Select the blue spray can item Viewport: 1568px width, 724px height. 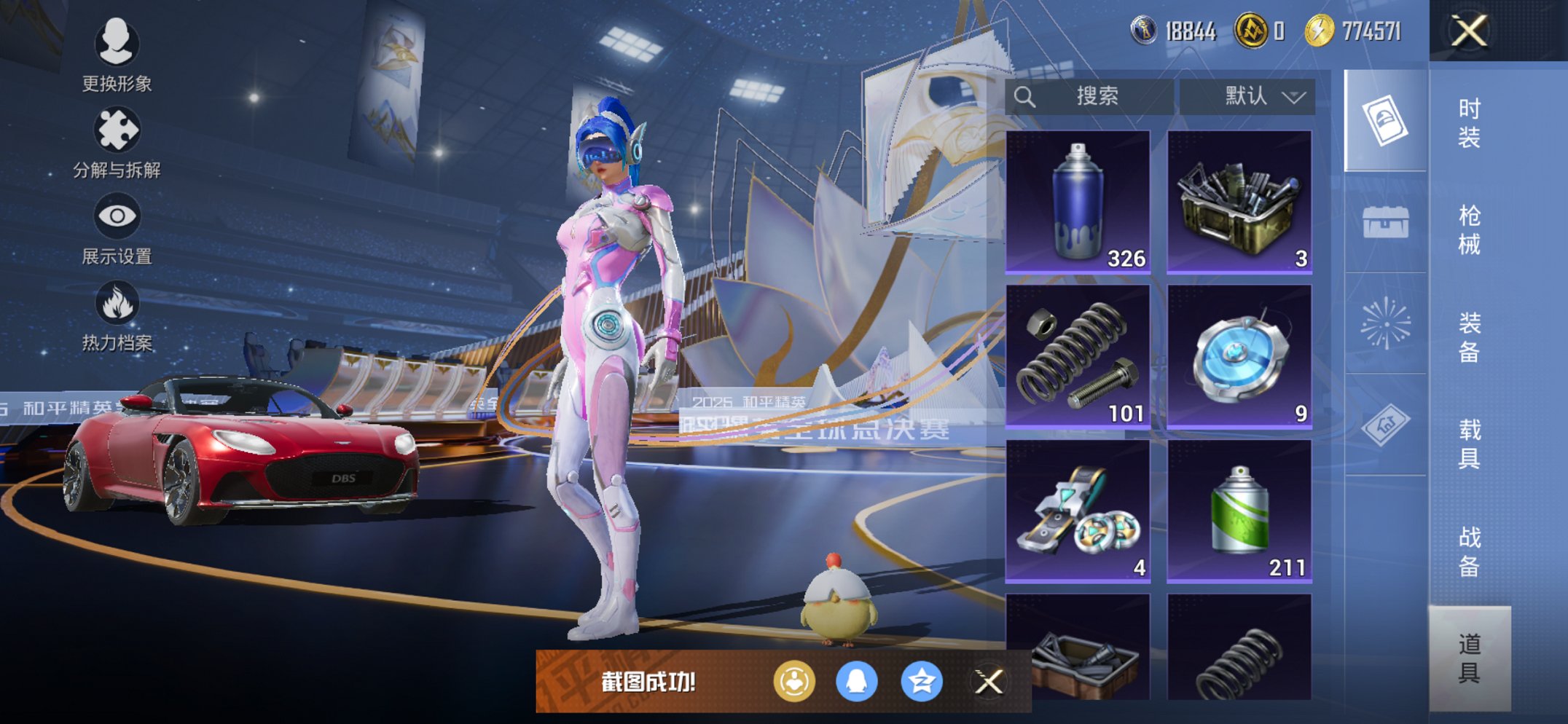tap(1078, 202)
